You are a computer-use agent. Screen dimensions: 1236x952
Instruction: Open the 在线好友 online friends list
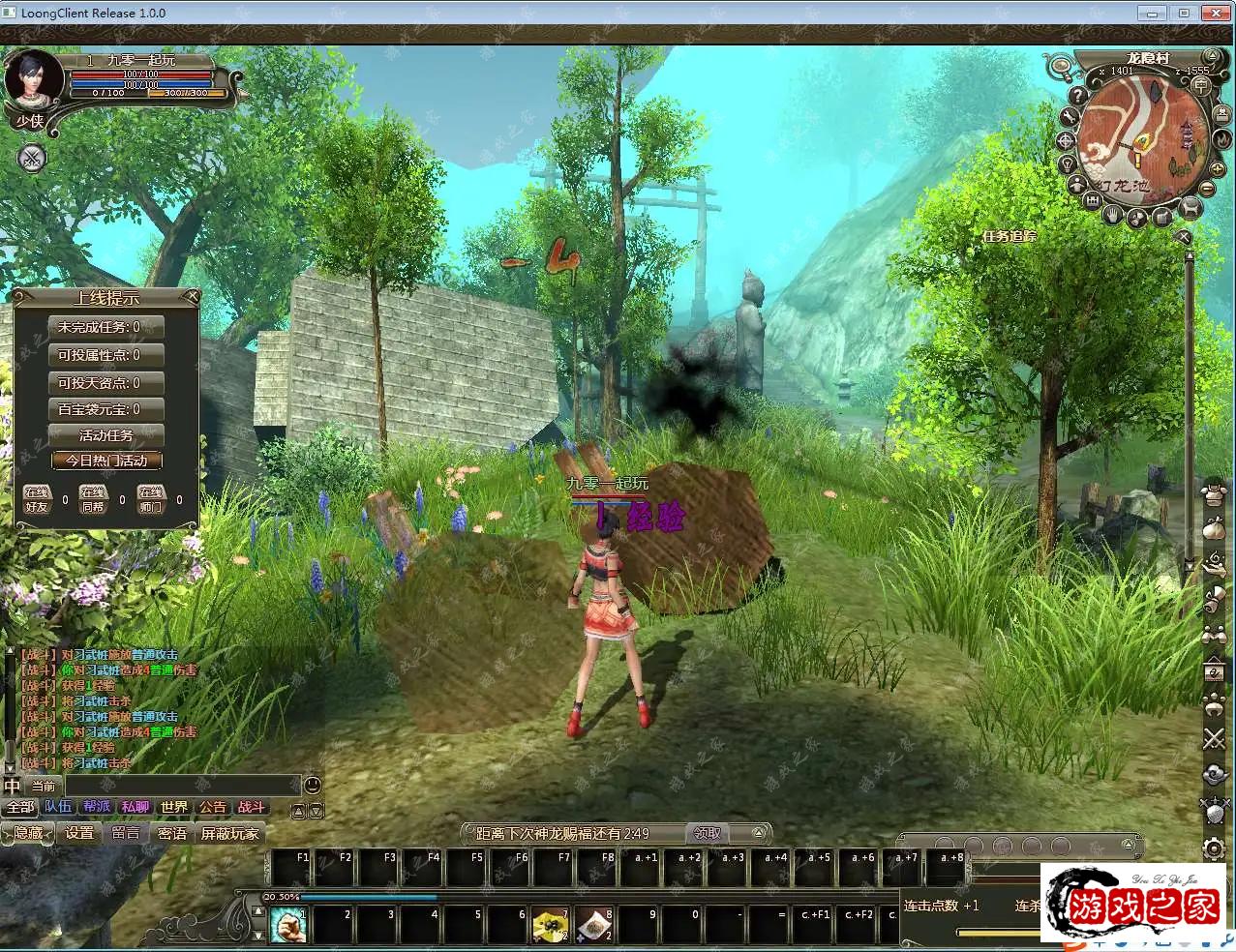(x=37, y=499)
